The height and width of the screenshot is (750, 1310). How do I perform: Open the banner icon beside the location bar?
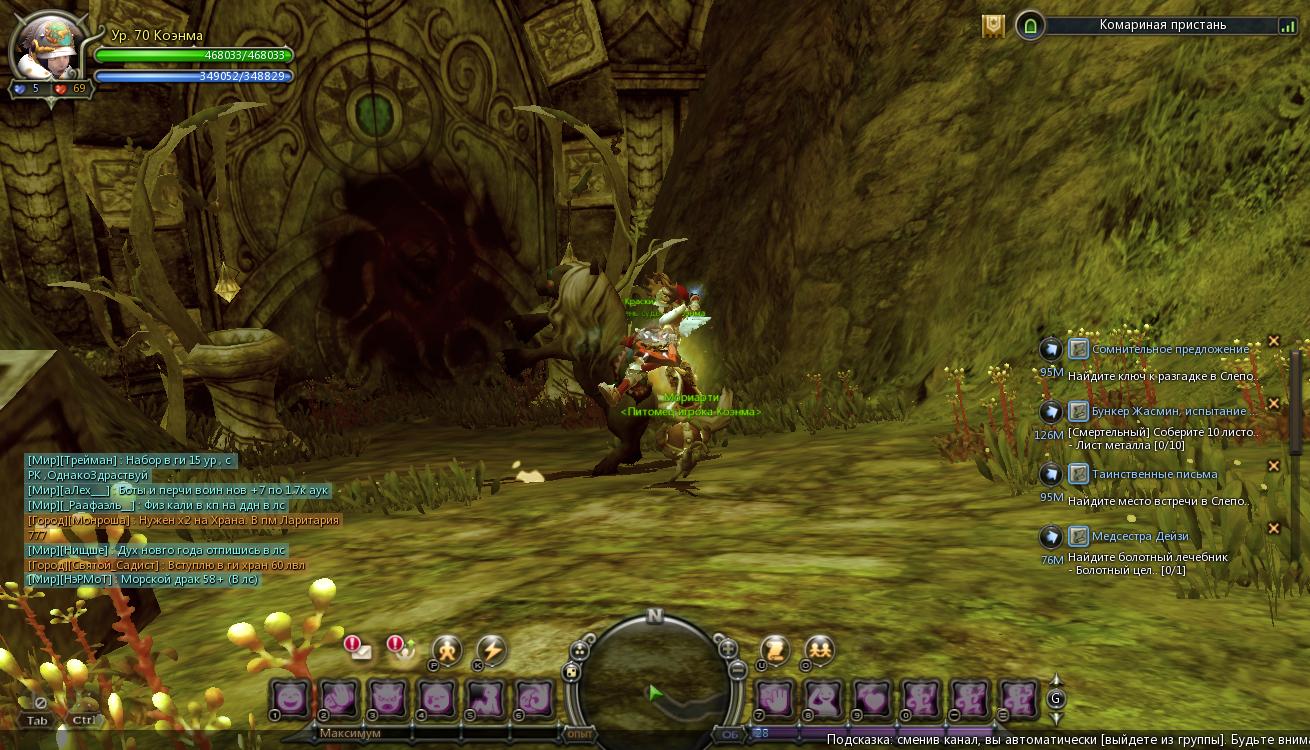click(993, 26)
